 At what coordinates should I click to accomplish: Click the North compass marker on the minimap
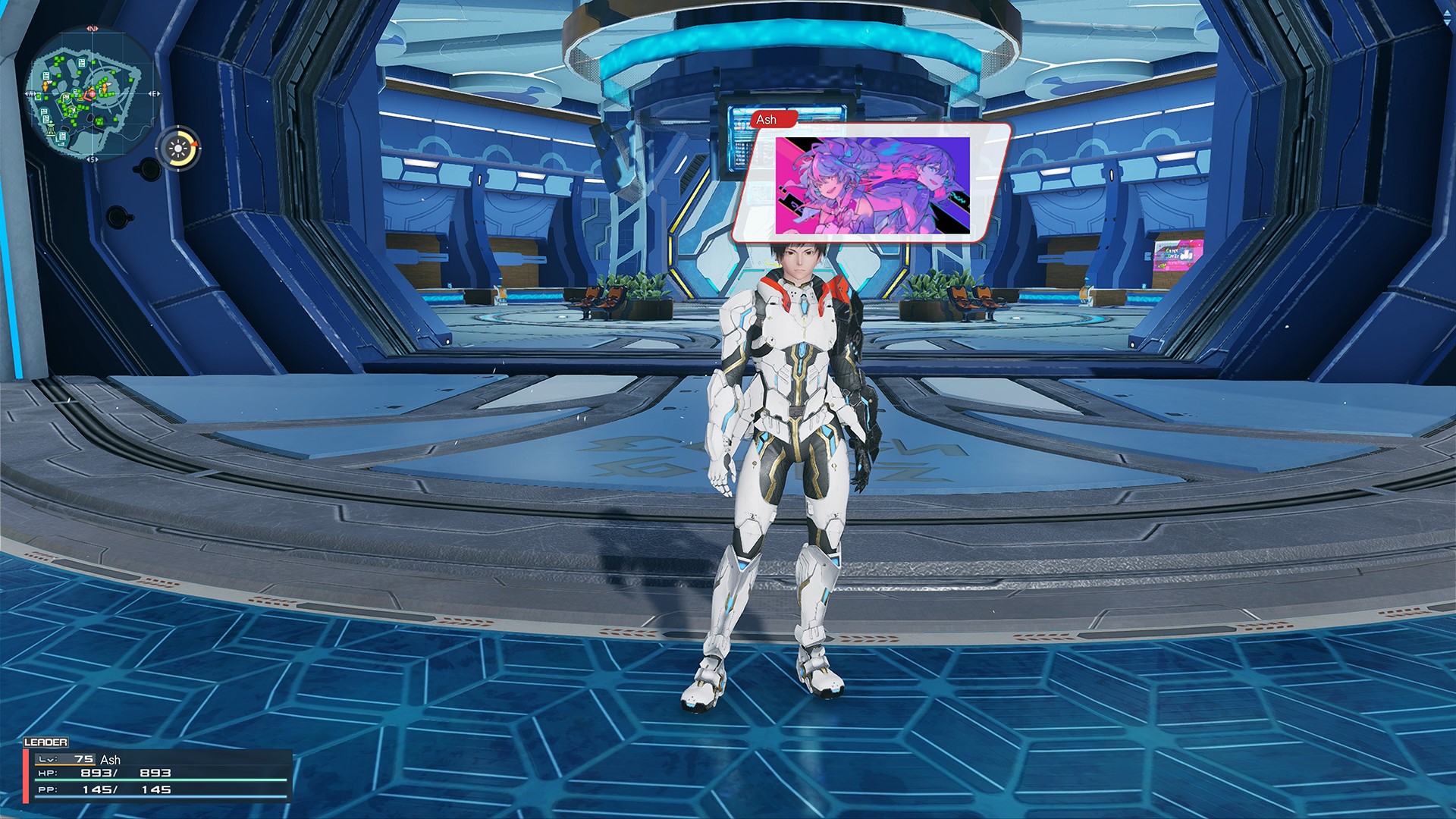click(92, 28)
